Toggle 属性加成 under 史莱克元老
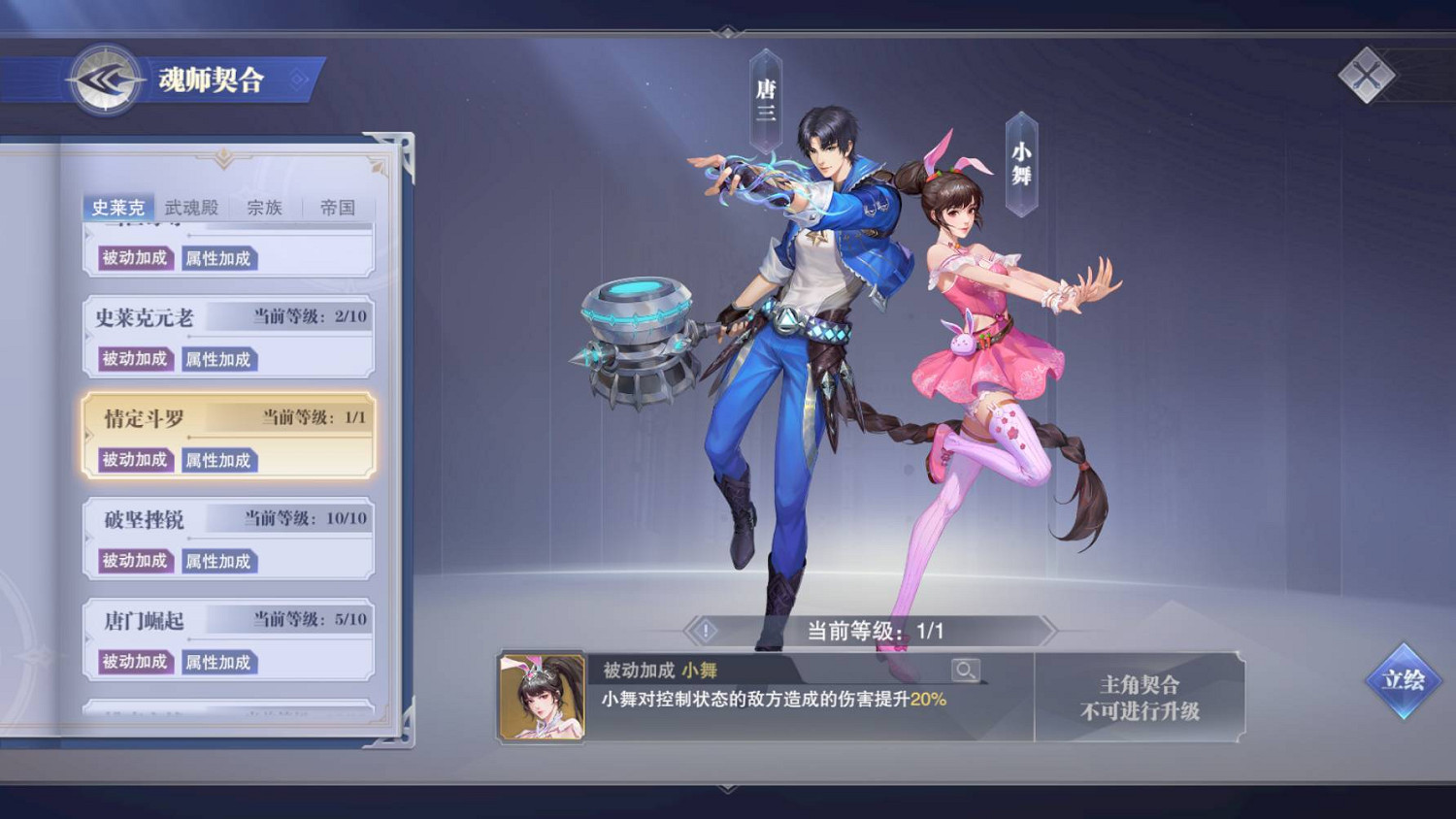Image resolution: width=1456 pixels, height=819 pixels. click(x=219, y=359)
